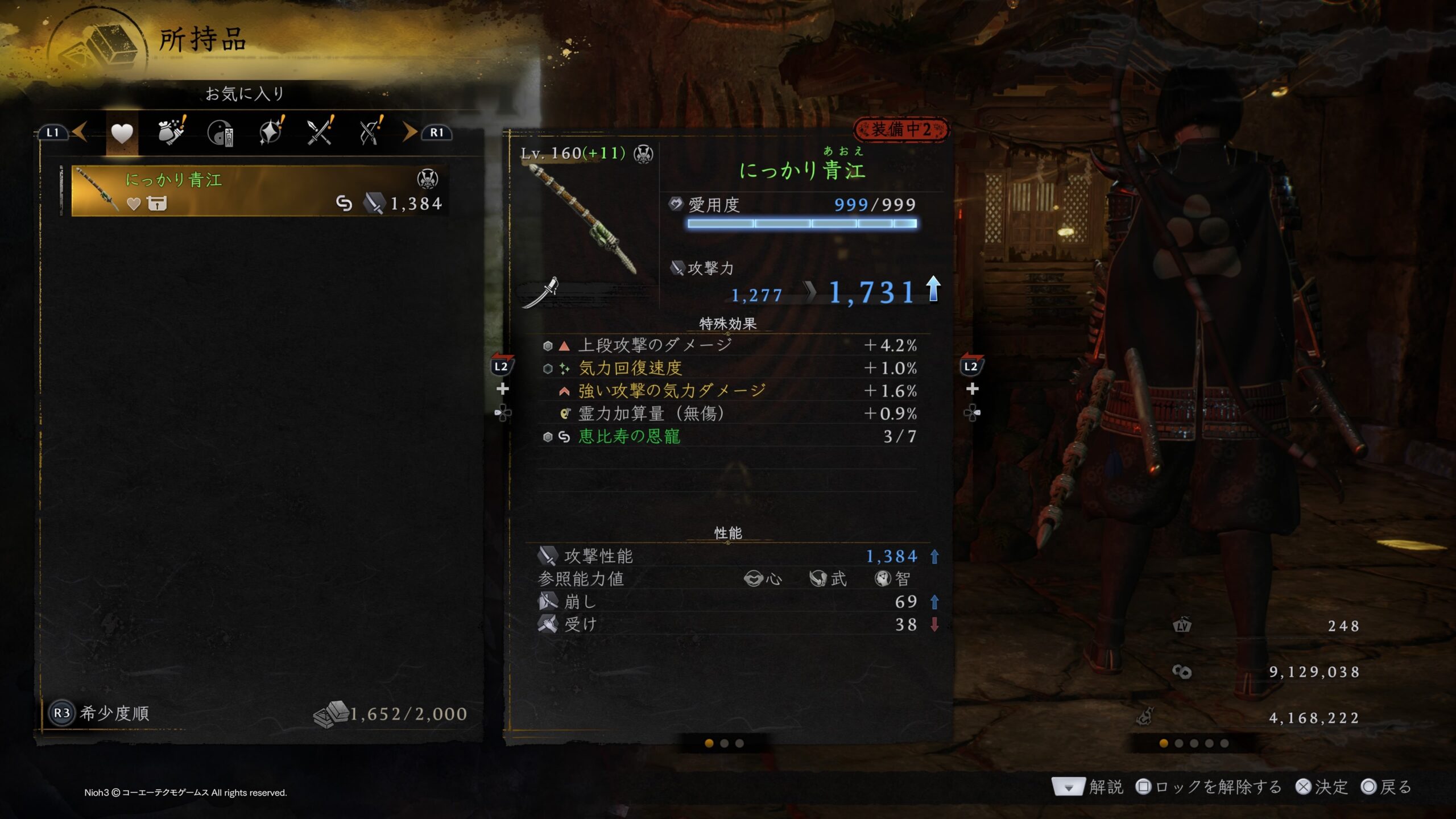Open the crossed swords melee weapons tab
Screen dimensions: 1456x819
point(320,133)
